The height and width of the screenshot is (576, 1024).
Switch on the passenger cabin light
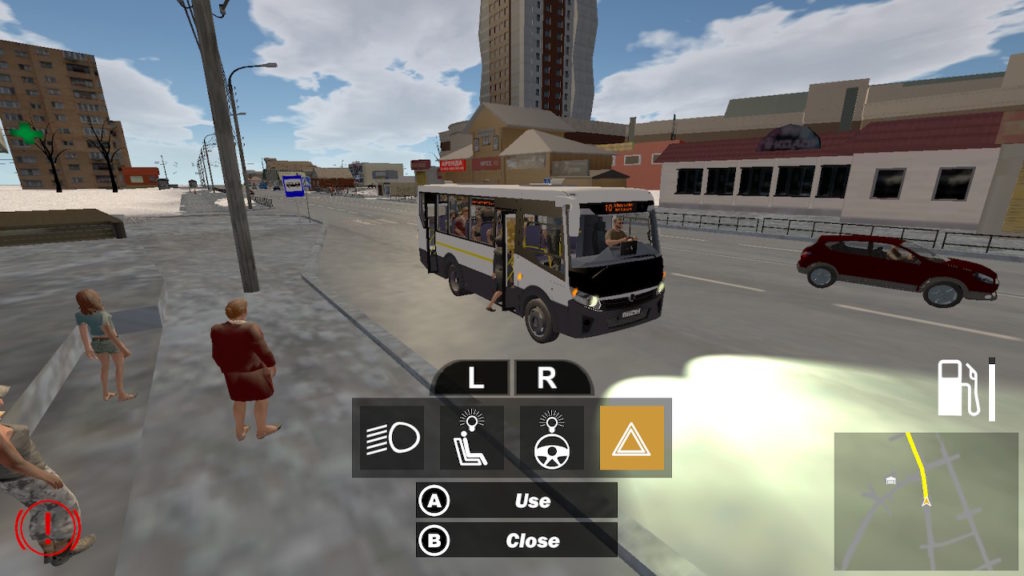point(472,438)
